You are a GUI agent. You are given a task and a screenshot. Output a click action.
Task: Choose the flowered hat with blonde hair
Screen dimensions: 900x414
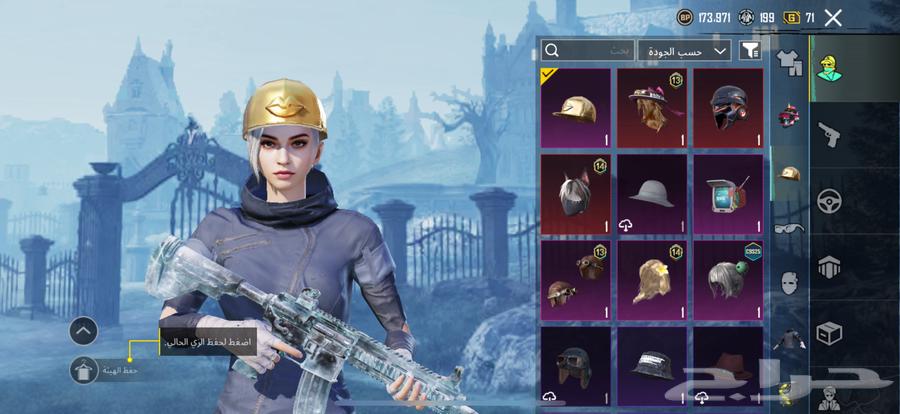pyautogui.click(x=652, y=108)
